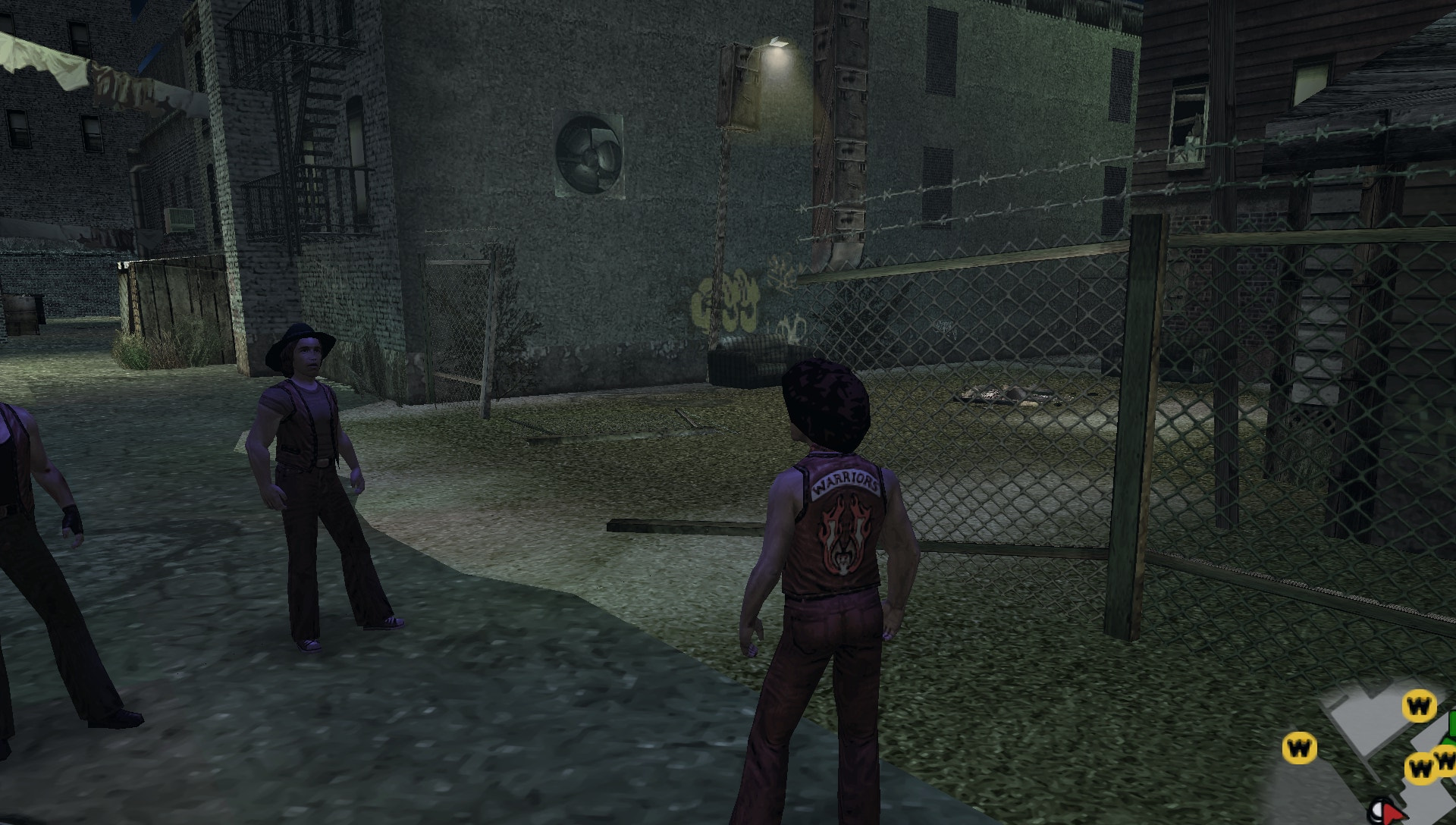The height and width of the screenshot is (825, 1456).
Task: Click the topmost yellow W marker on minimap
Action: click(1420, 706)
